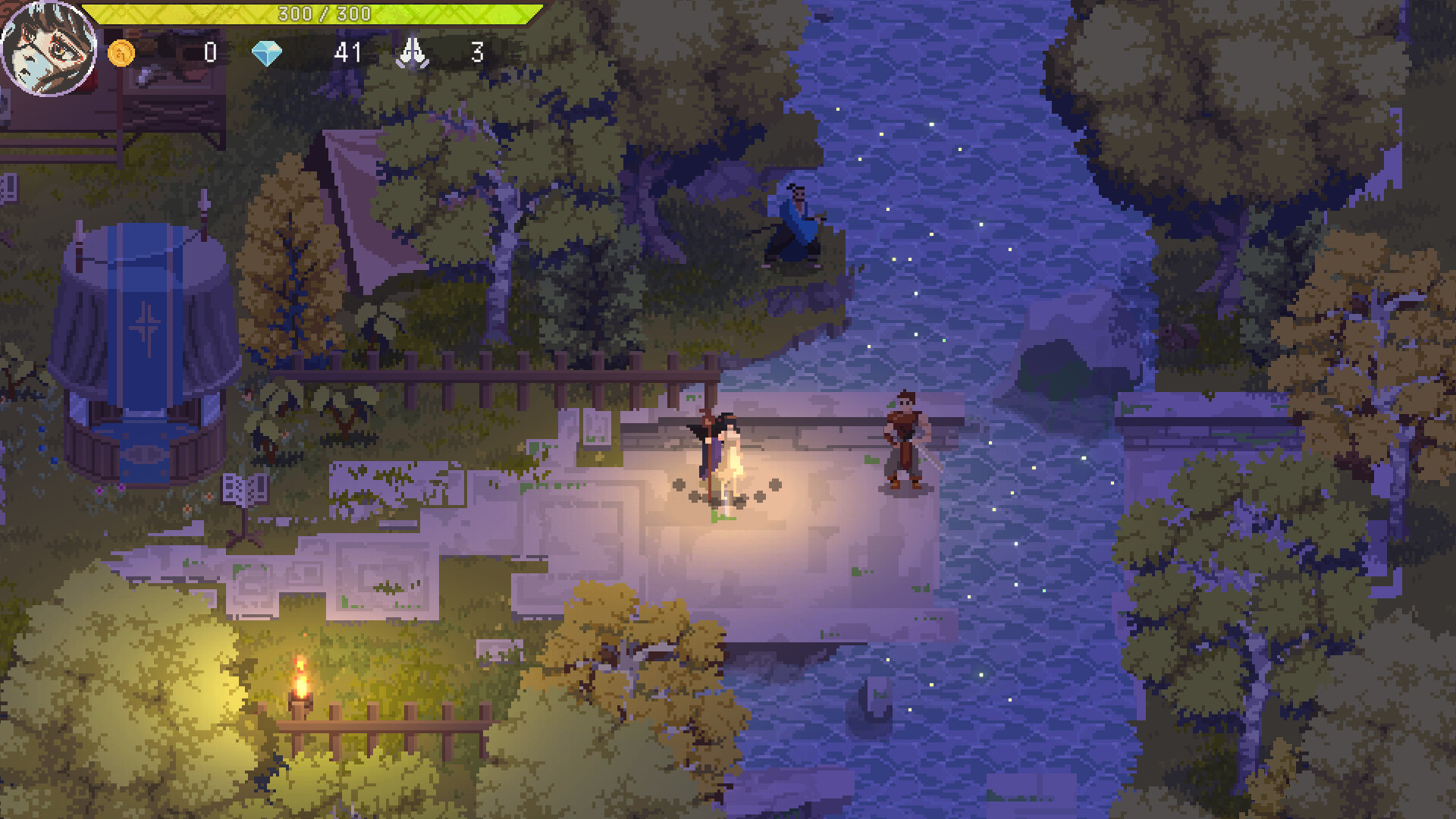Click the coin counter showing 0
The width and height of the screenshot is (1456, 819).
210,53
